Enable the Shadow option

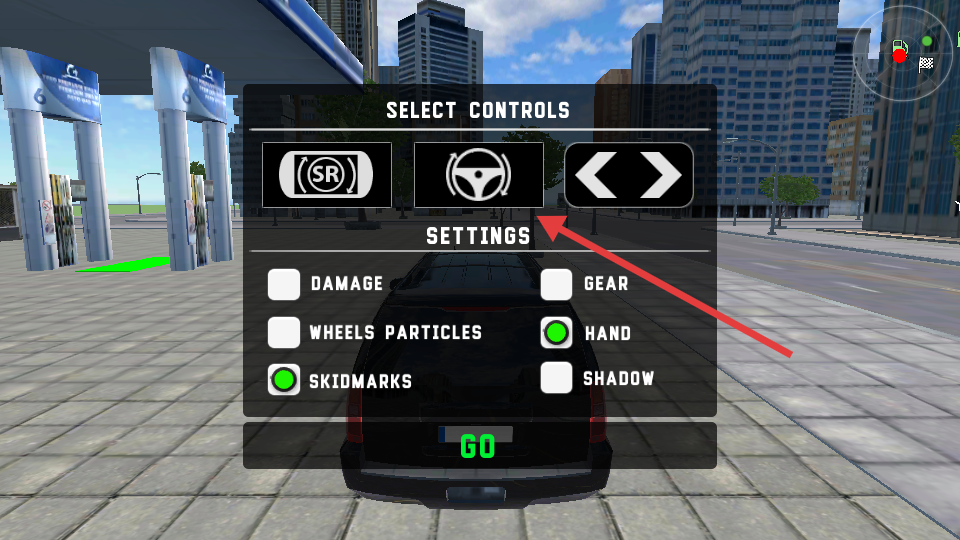556,378
